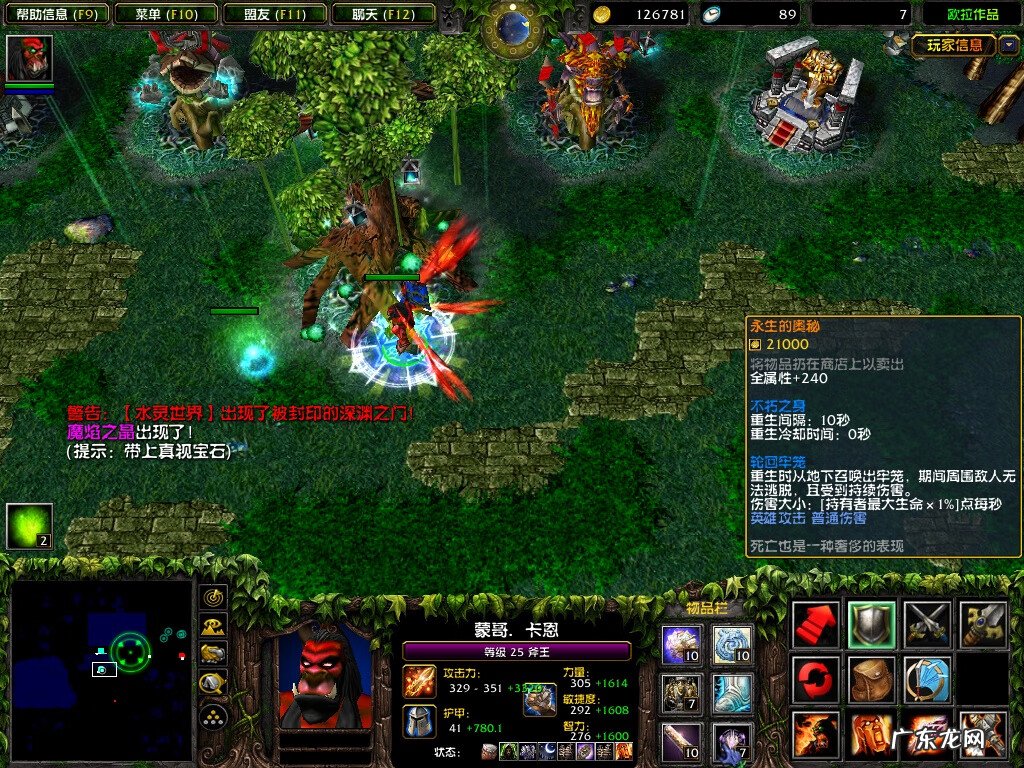Screen dimensions: 1024x768
Task: Activate the shield Hold Position command
Action: point(872,625)
